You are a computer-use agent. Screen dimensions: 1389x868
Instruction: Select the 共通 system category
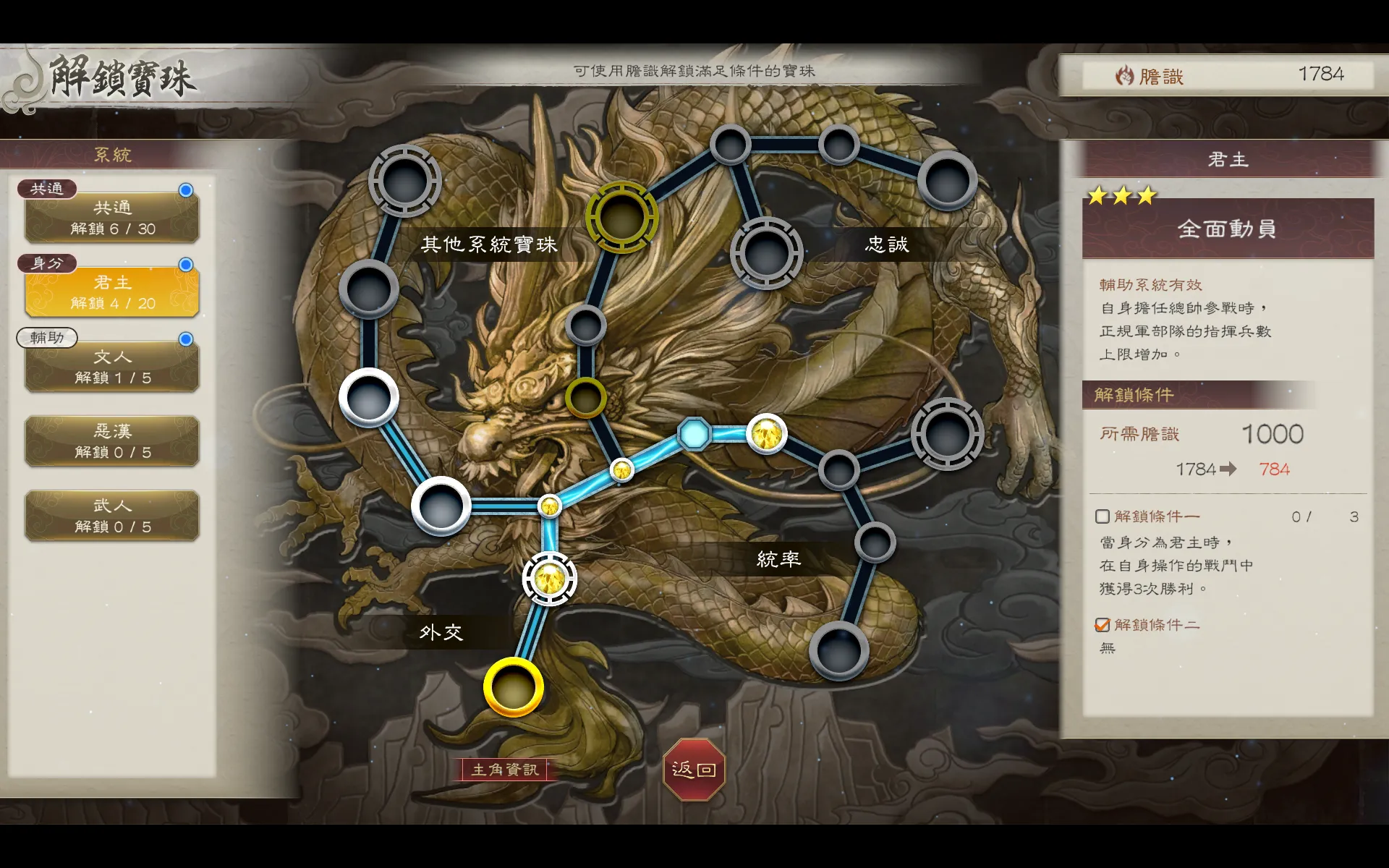coord(112,218)
